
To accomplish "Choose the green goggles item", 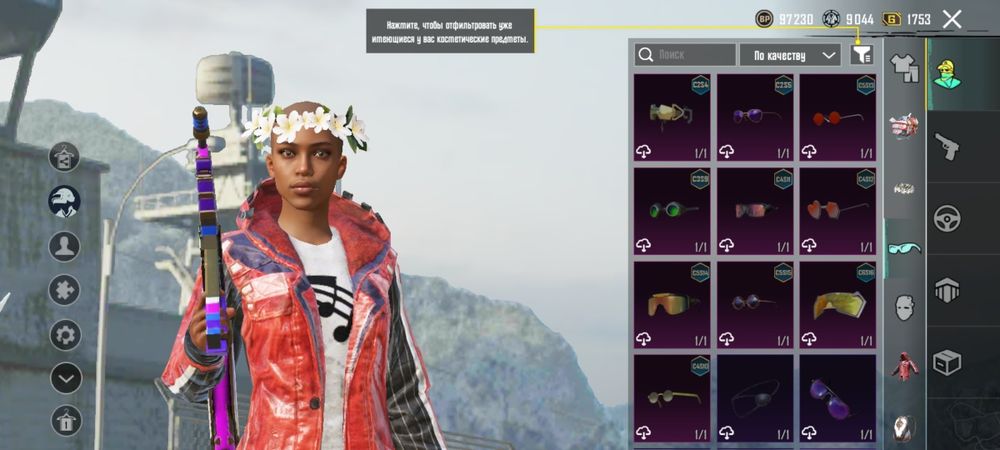I will click(x=672, y=210).
